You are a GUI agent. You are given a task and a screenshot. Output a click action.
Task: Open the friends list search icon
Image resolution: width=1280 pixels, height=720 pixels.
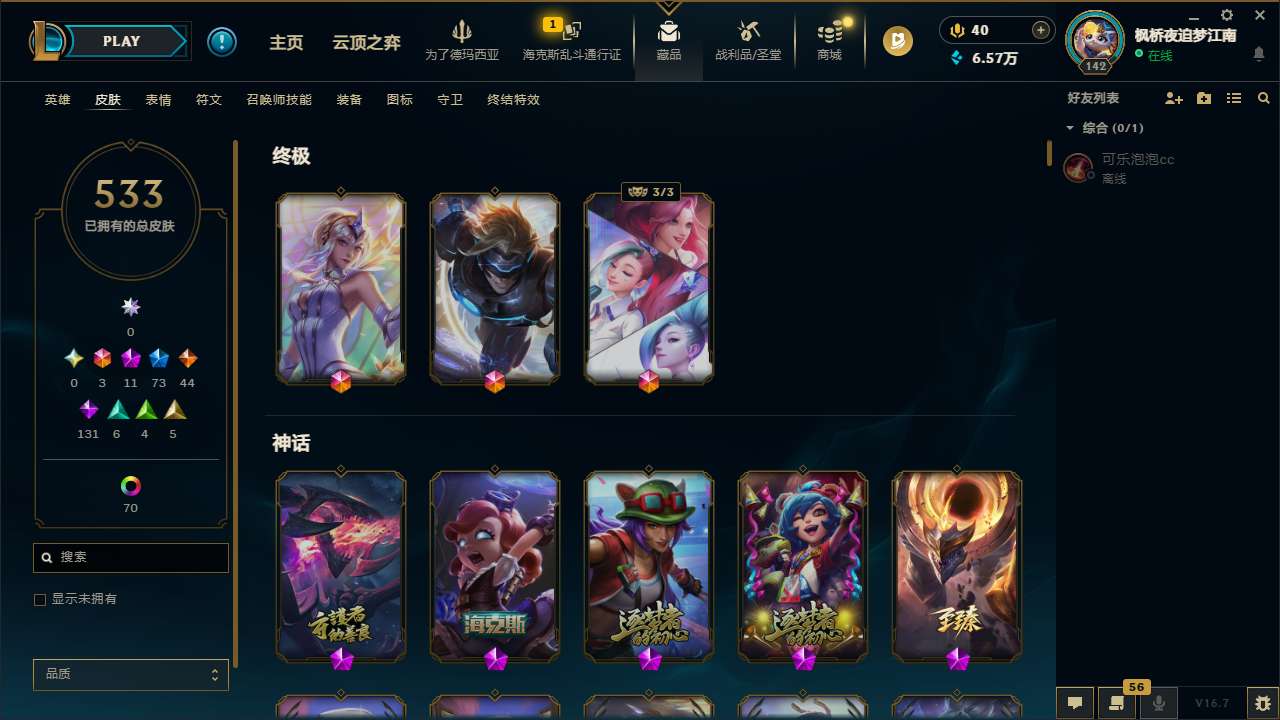(1263, 97)
